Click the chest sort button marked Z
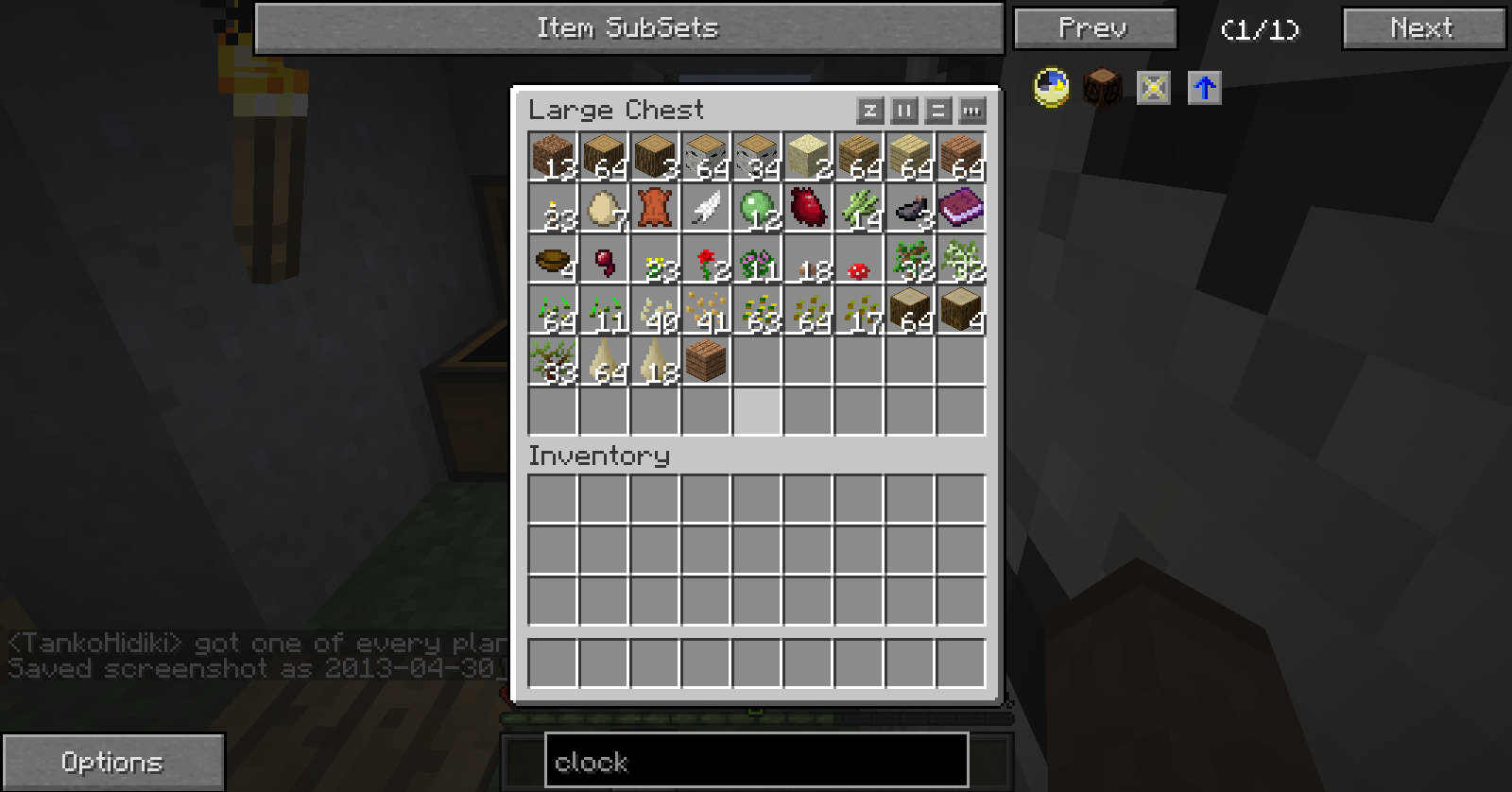Image resolution: width=1512 pixels, height=792 pixels. point(869,111)
